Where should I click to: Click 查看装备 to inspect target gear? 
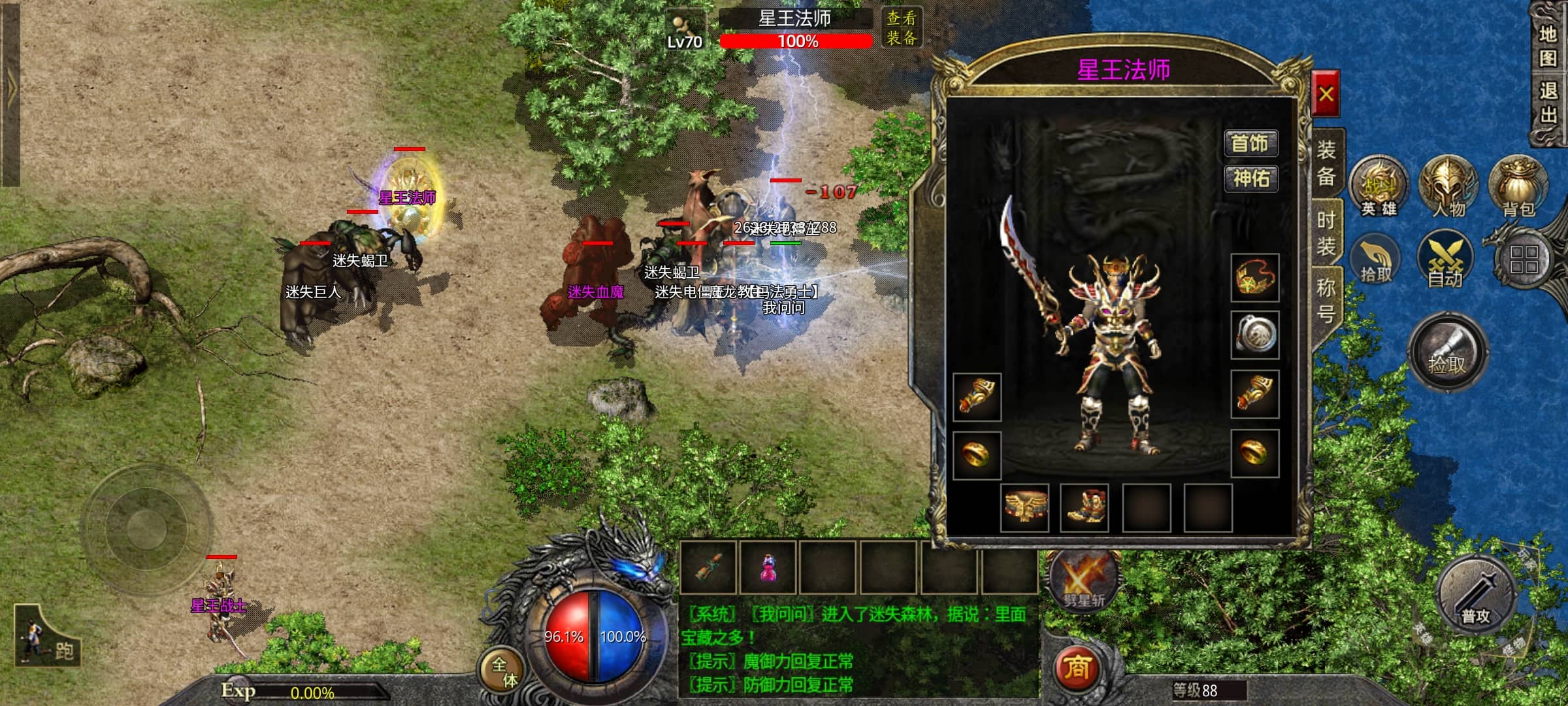coord(902,28)
